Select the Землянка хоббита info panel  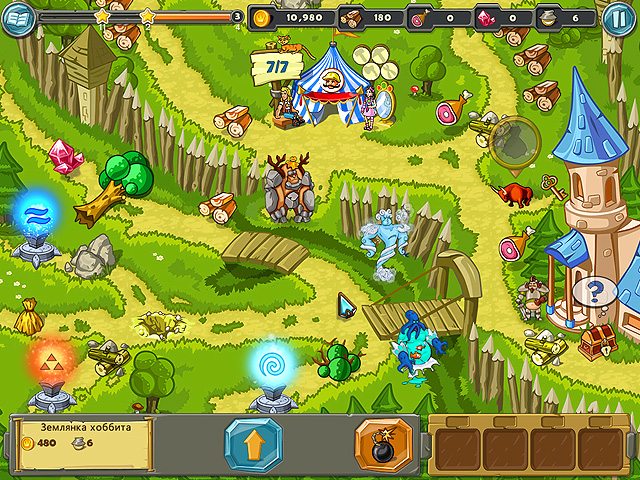83,443
